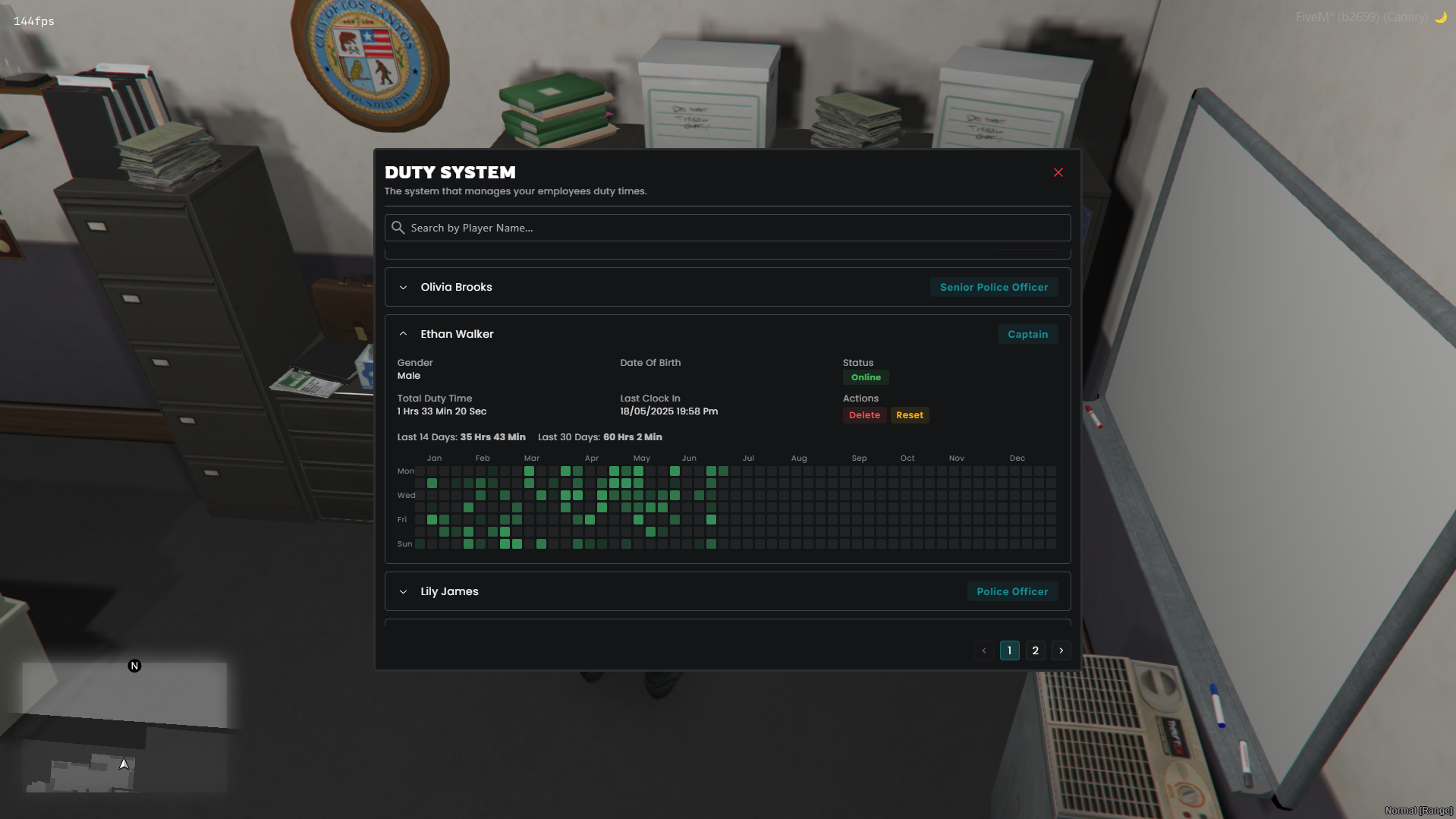Click the Police Officer label beside Lily James
The width and height of the screenshot is (1456, 819).
1012,591
